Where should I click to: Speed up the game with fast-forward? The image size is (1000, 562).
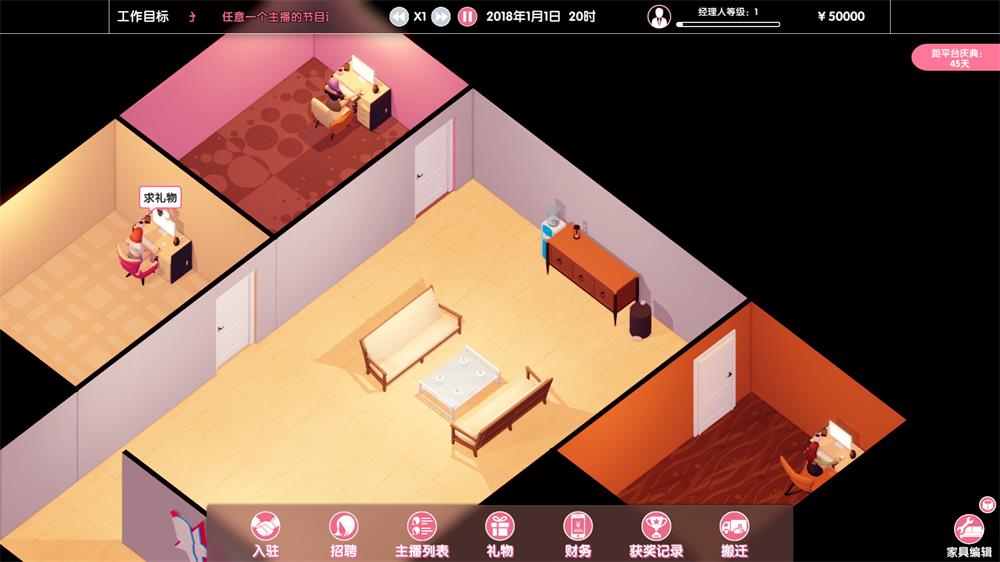441,16
